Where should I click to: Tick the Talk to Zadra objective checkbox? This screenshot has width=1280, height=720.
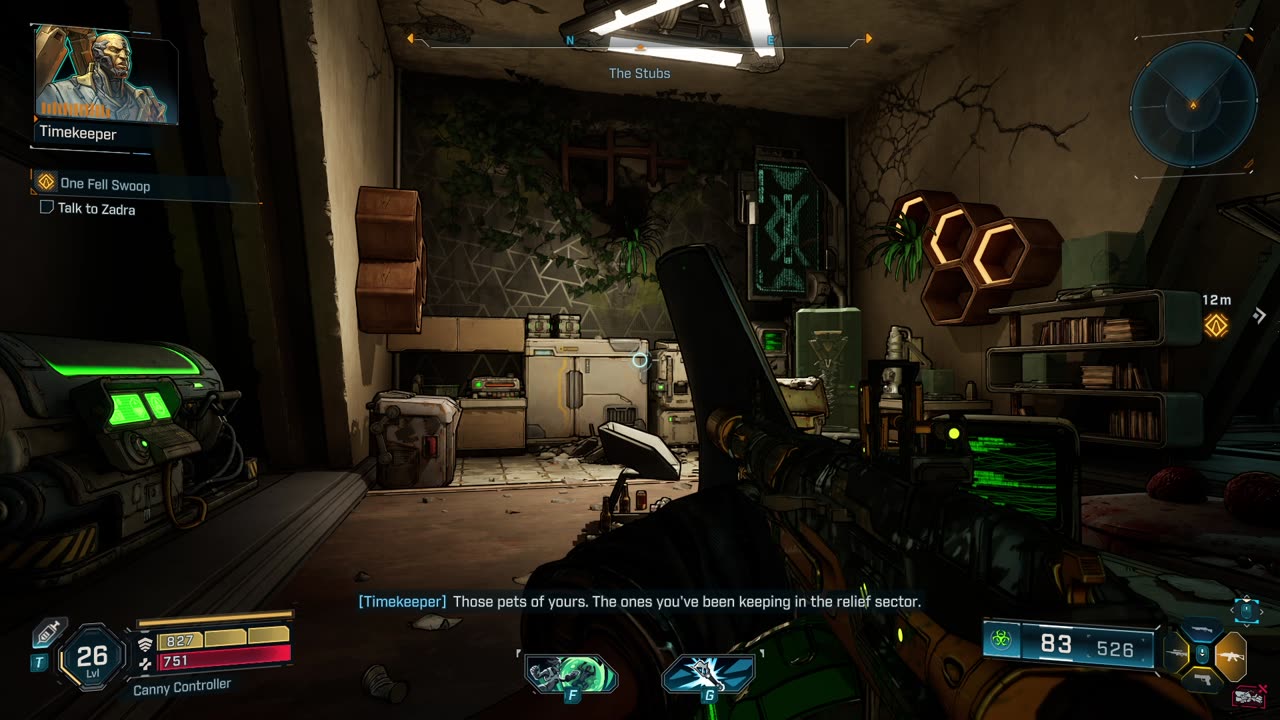46,208
